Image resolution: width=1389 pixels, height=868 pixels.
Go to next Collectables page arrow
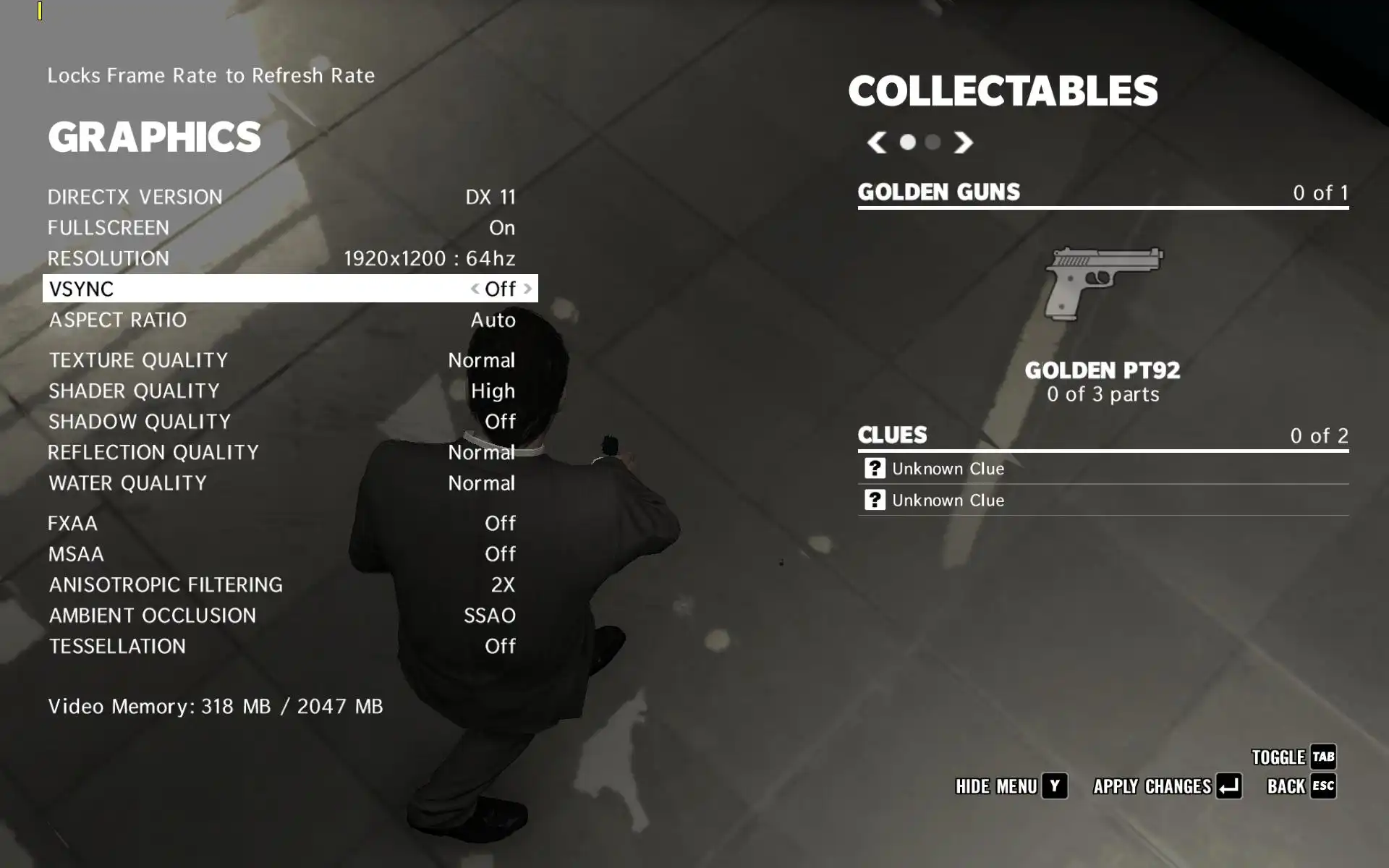pyautogui.click(x=963, y=142)
